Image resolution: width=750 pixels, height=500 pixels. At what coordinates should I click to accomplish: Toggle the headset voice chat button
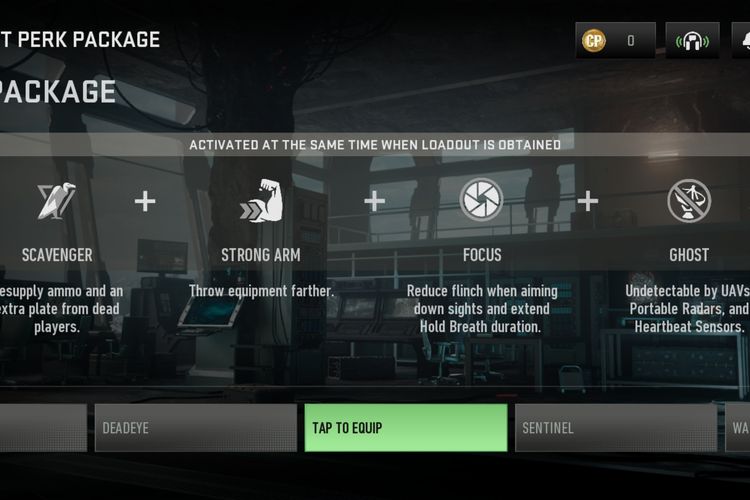pos(692,41)
